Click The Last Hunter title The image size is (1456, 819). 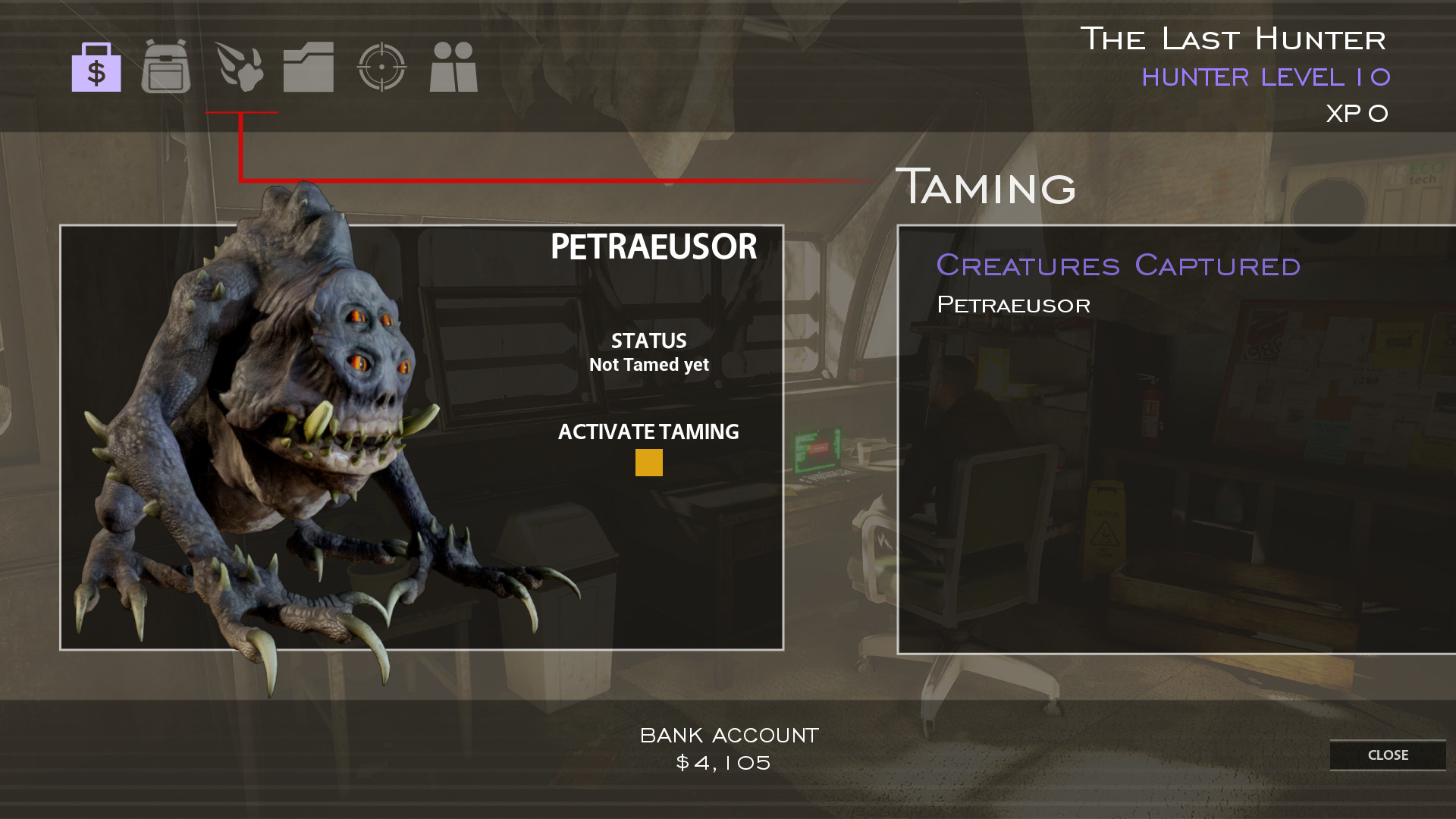(x=1235, y=38)
